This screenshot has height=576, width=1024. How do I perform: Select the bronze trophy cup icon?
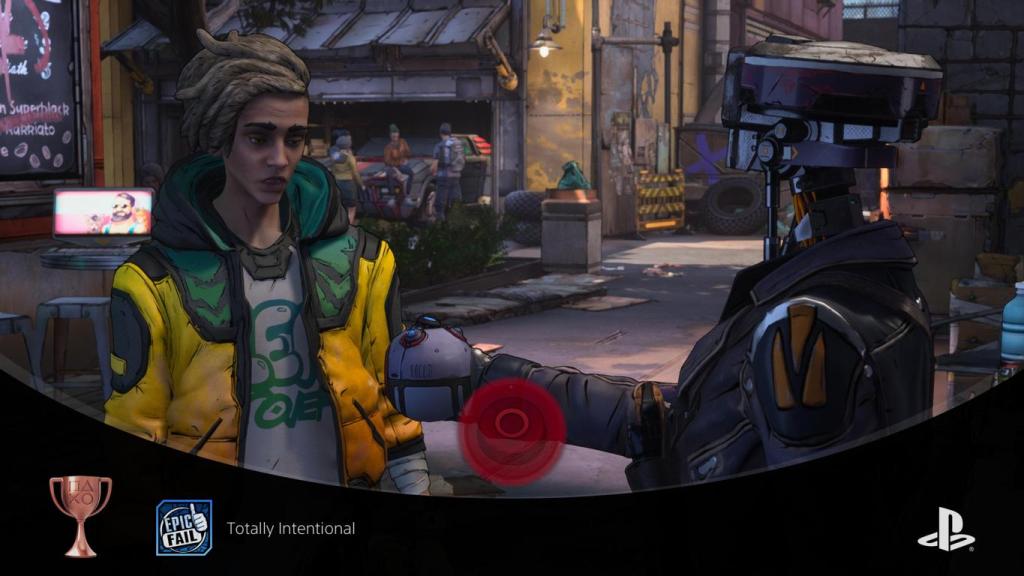(80, 515)
